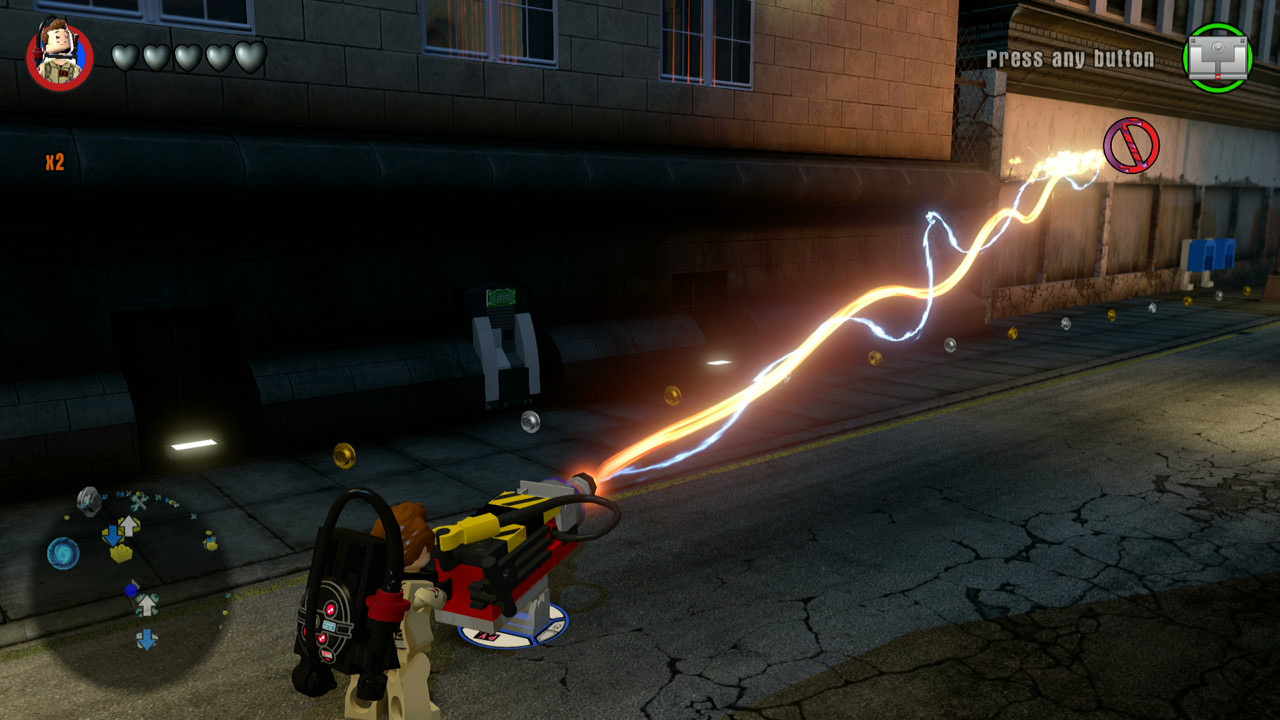The image size is (1280, 720).
Task: Click the blue player dot on the minimap
Action: (x=132, y=588)
